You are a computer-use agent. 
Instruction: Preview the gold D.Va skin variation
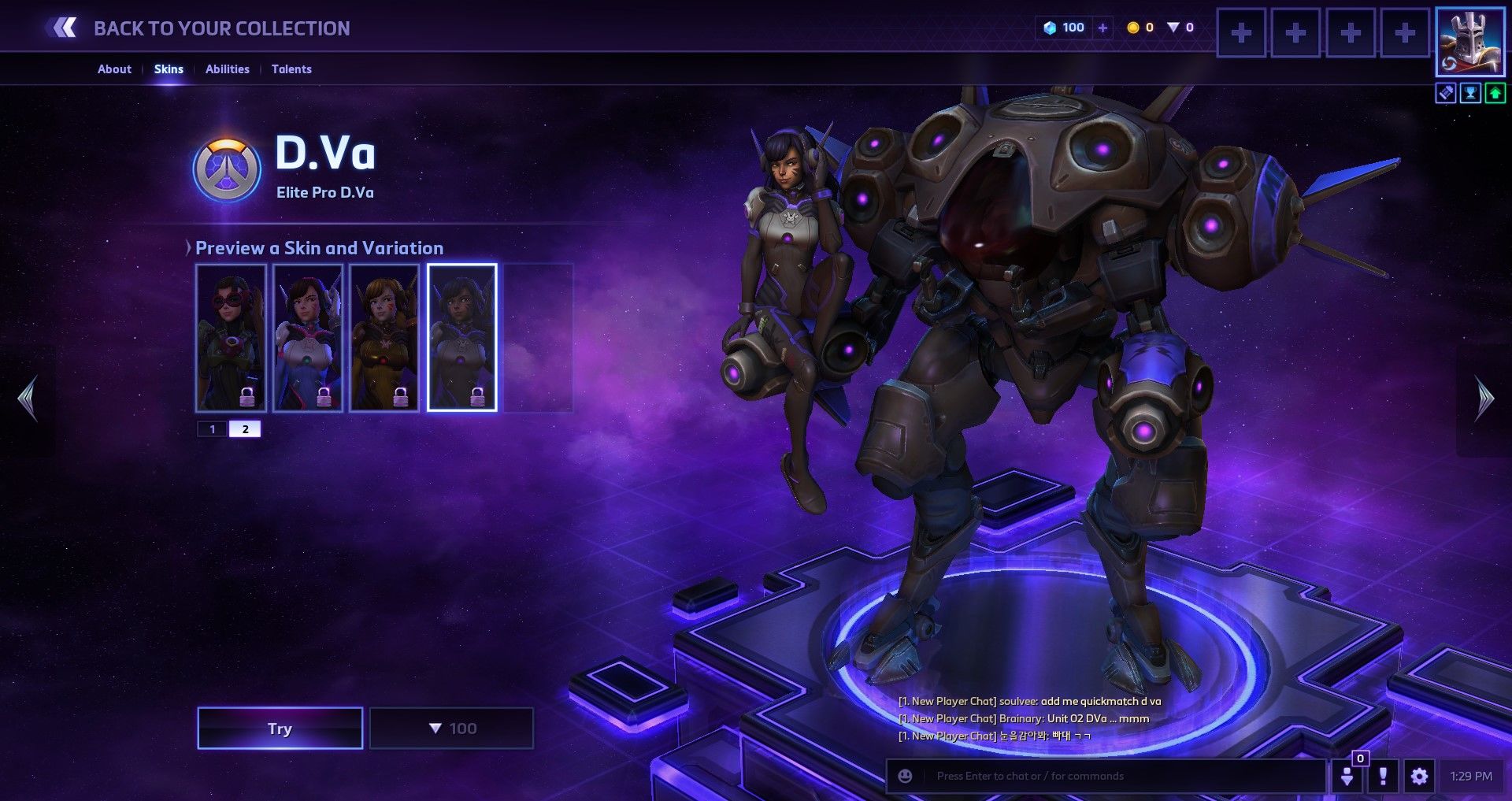coord(384,337)
